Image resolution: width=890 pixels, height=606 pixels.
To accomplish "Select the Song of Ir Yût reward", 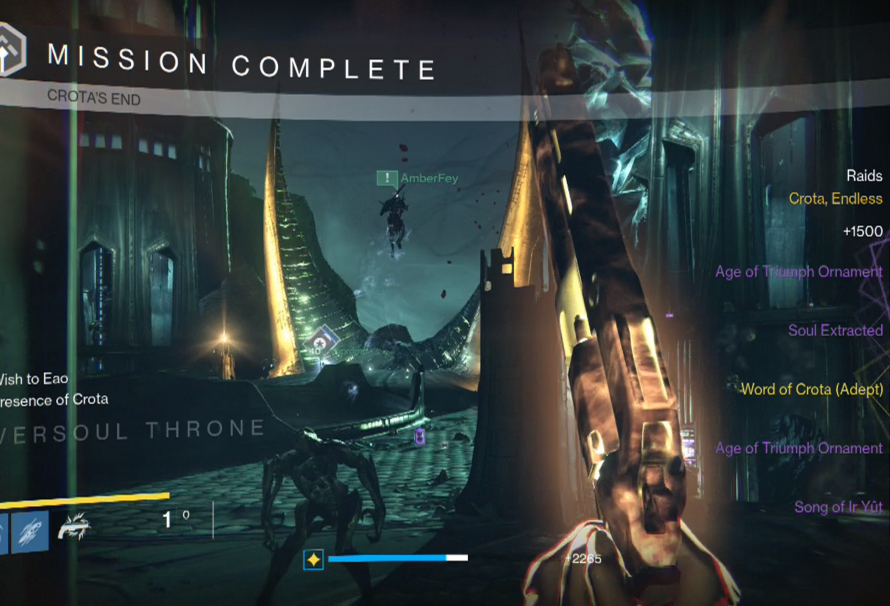I will point(838,507).
